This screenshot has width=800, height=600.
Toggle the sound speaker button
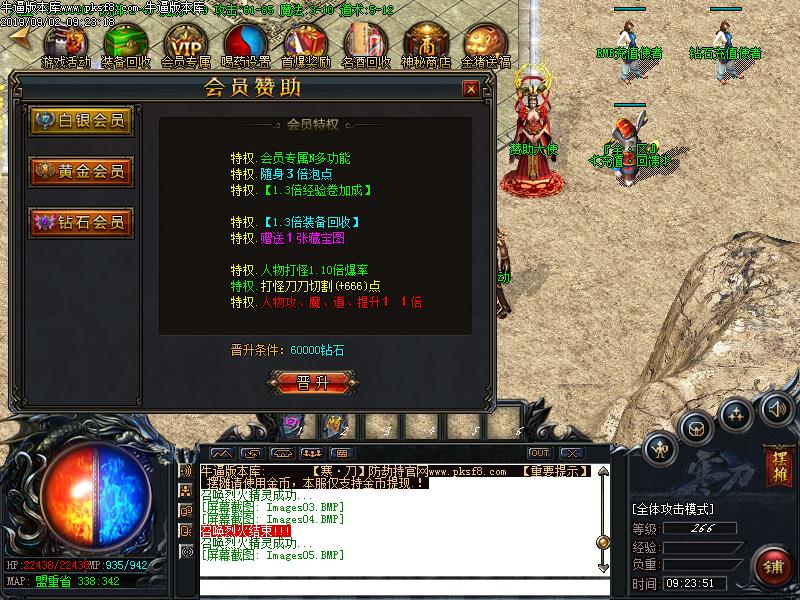[x=776, y=409]
